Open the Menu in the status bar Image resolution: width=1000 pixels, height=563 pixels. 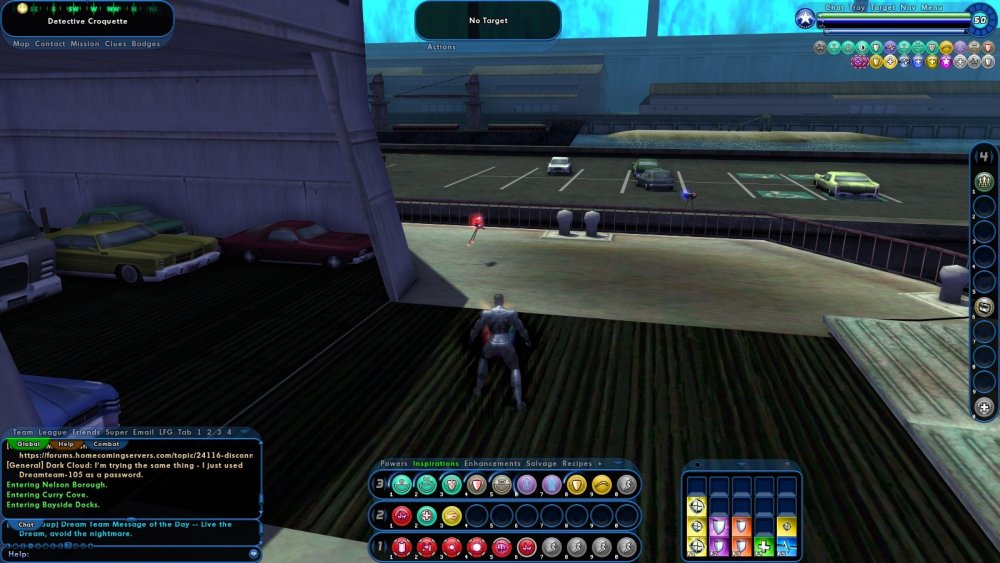(931, 7)
